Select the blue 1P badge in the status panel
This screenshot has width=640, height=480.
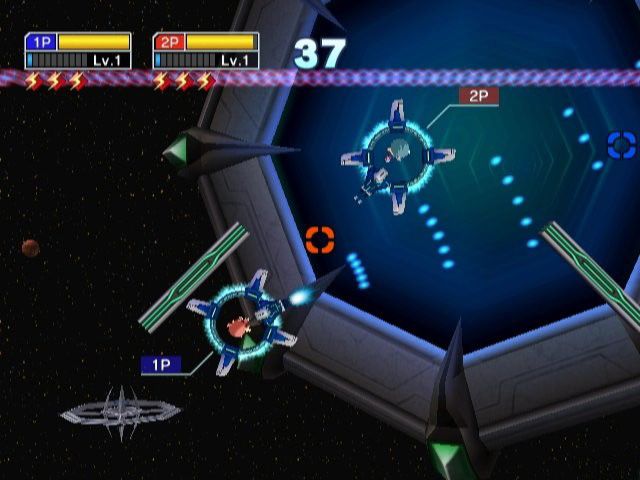click(41, 42)
